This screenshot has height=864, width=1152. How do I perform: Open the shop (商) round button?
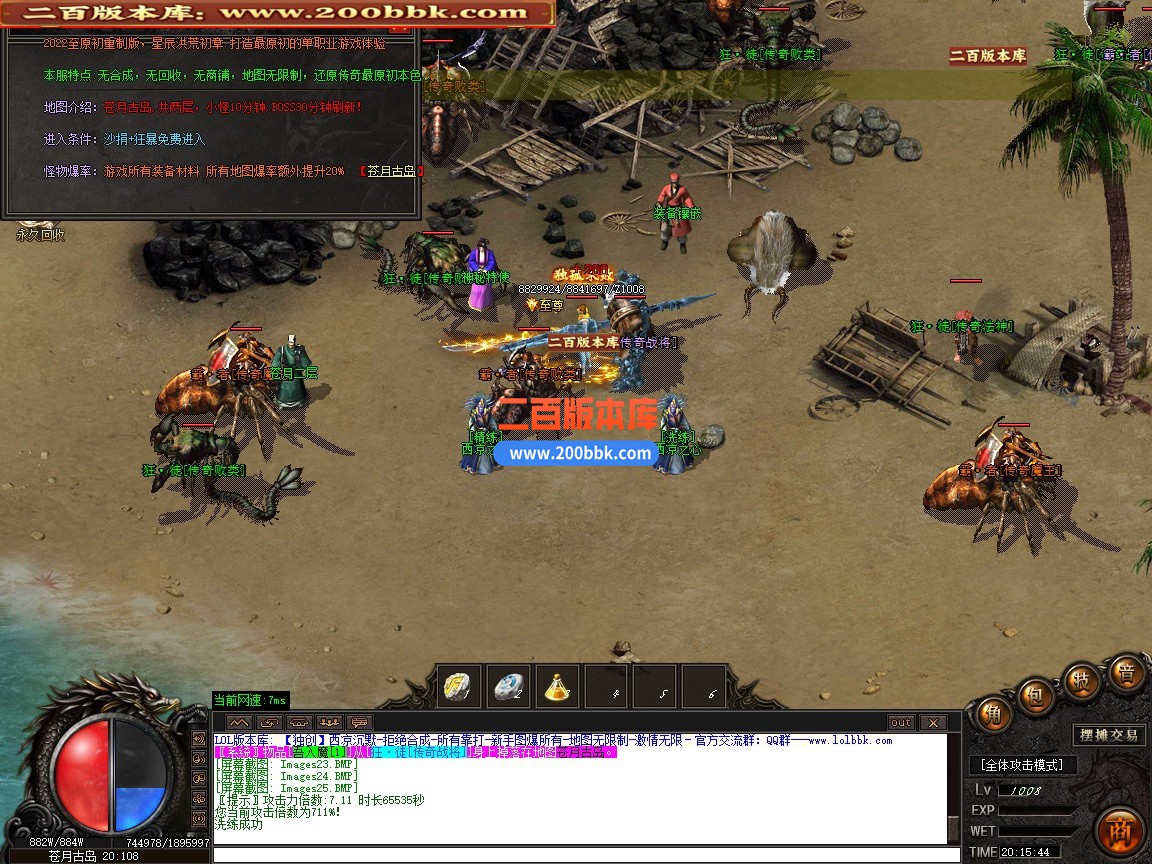click(x=1118, y=829)
